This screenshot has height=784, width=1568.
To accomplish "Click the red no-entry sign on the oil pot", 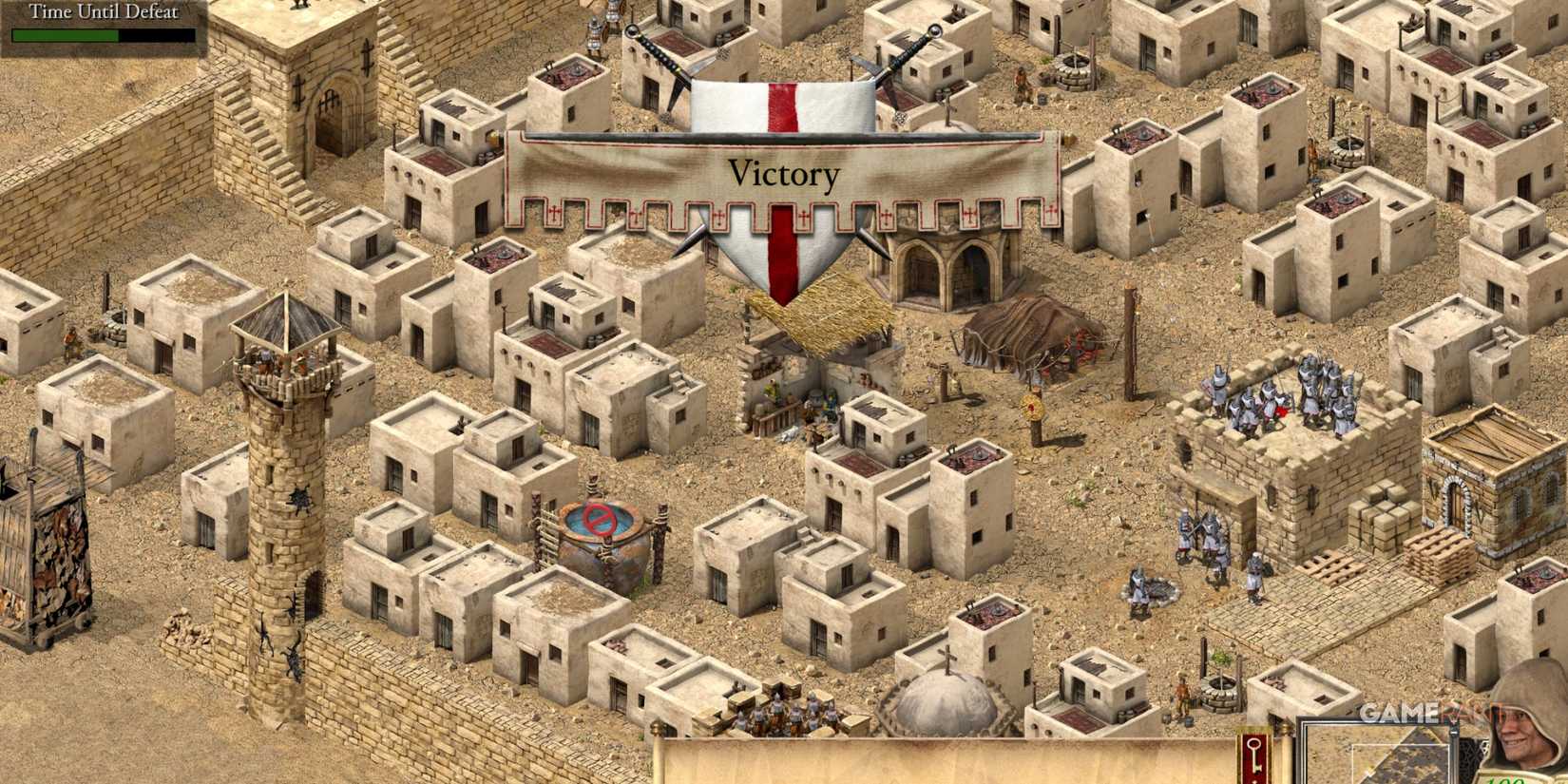I will pyautogui.click(x=599, y=521).
